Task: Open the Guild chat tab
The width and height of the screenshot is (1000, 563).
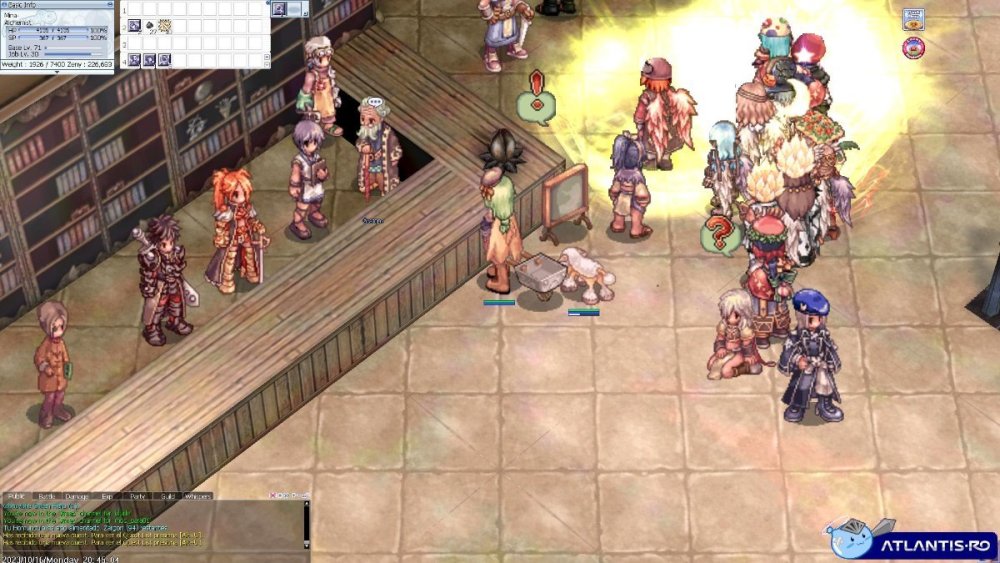Action: click(x=168, y=496)
